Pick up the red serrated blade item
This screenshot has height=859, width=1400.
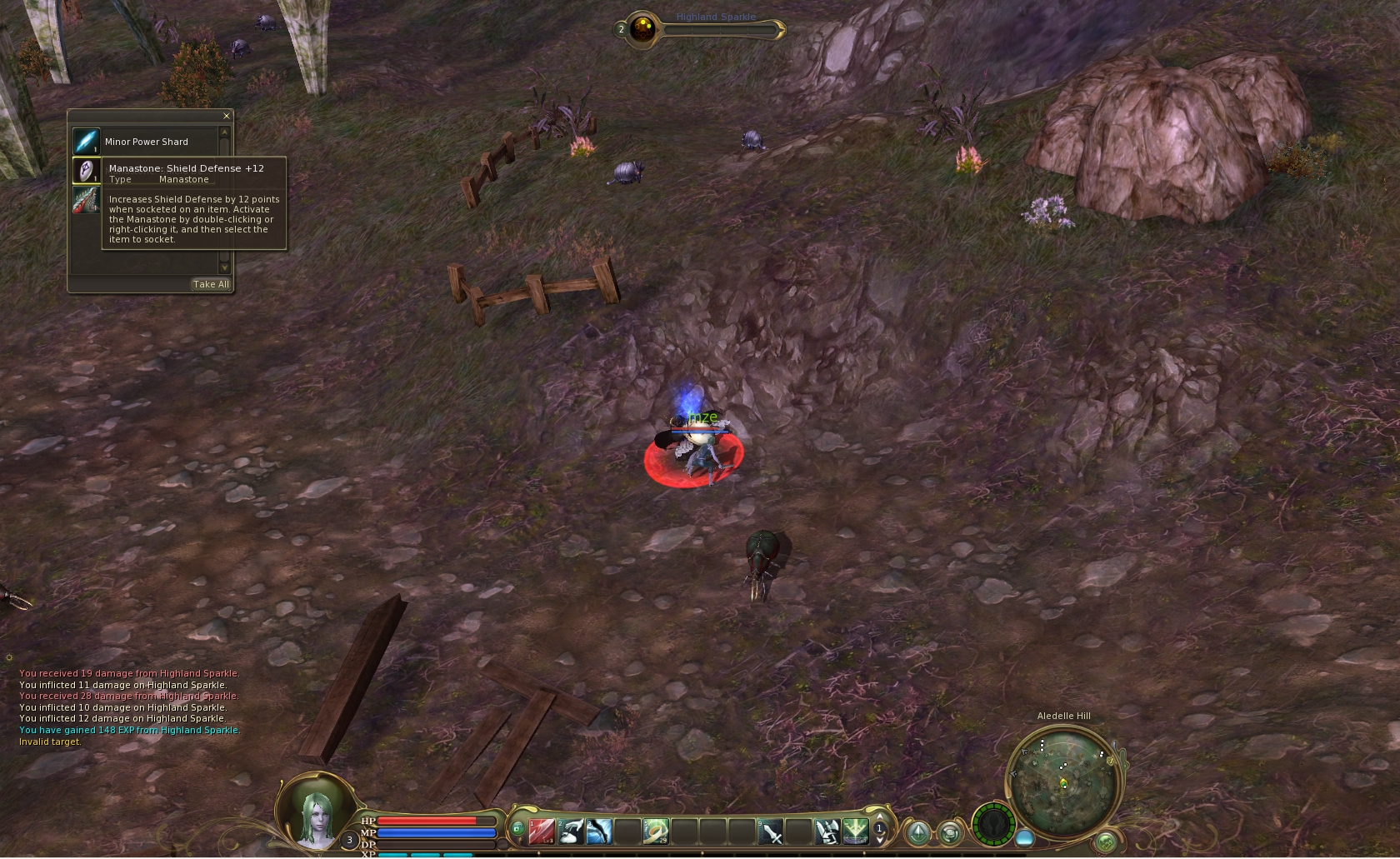[86, 201]
